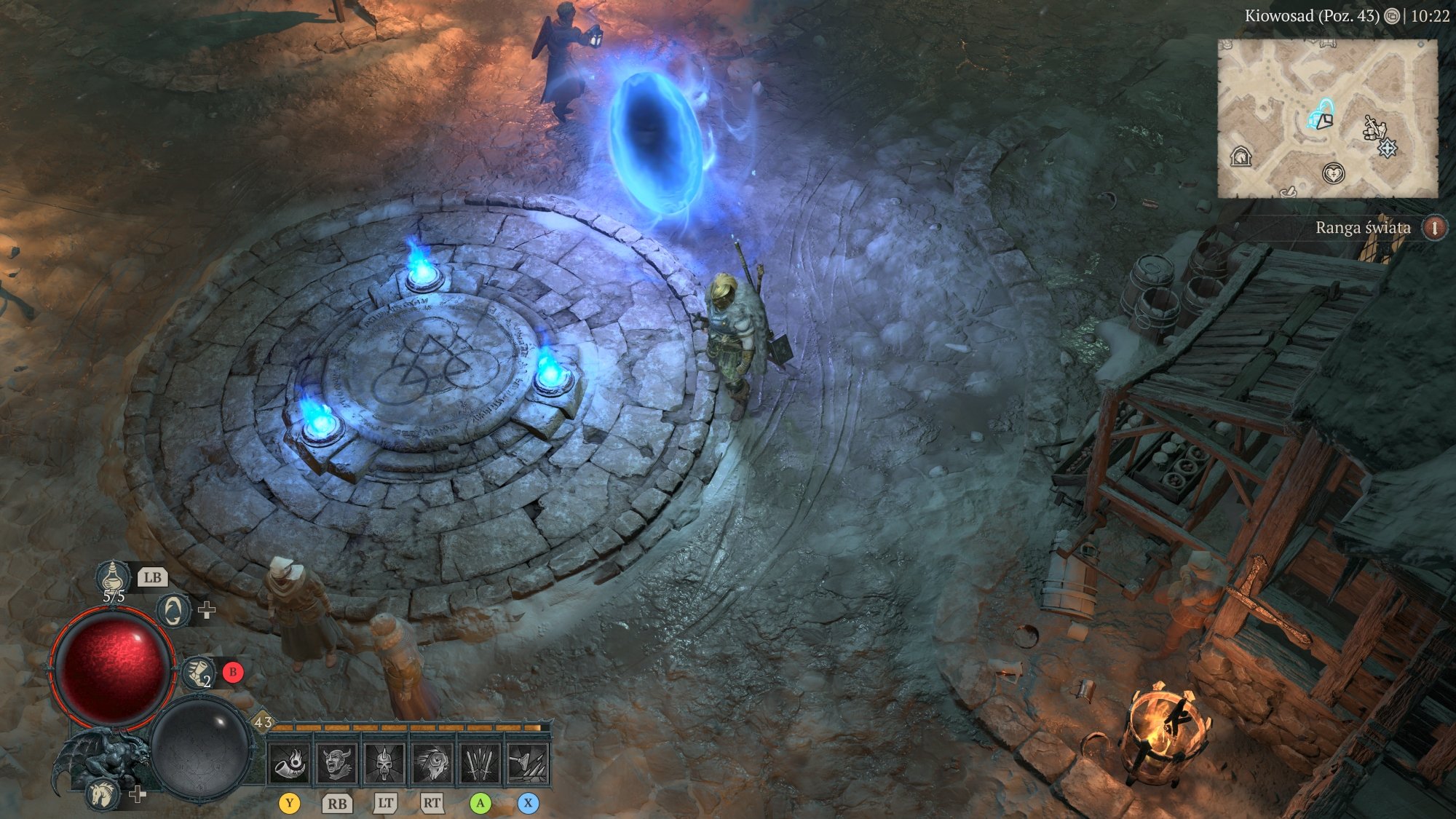Click the stable icon on the minimap
The width and height of the screenshot is (1456, 819).
click(x=1241, y=155)
